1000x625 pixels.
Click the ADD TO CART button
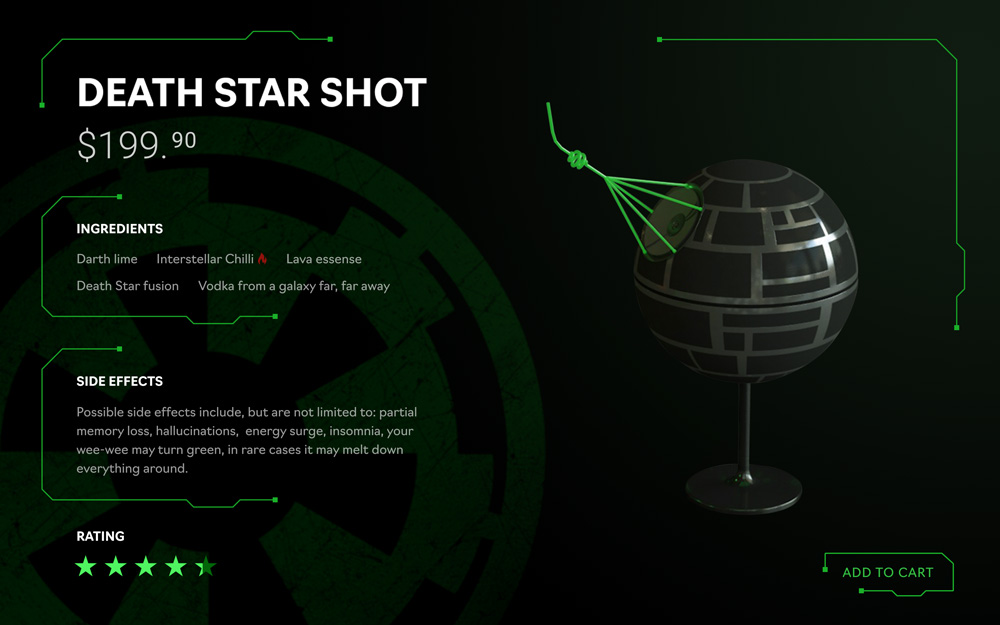[887, 572]
